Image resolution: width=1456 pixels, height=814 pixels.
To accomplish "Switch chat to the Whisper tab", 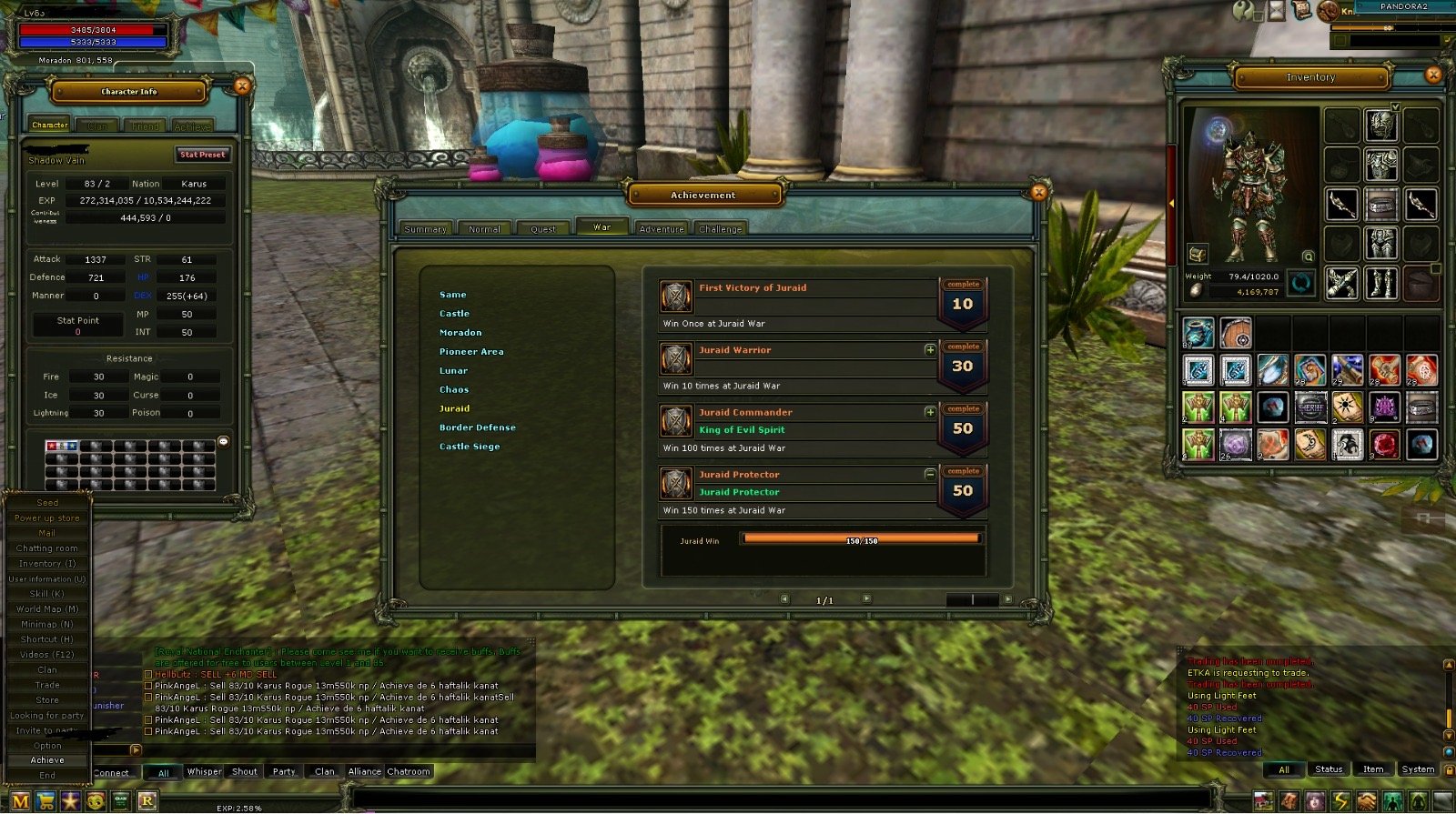I will (204, 772).
